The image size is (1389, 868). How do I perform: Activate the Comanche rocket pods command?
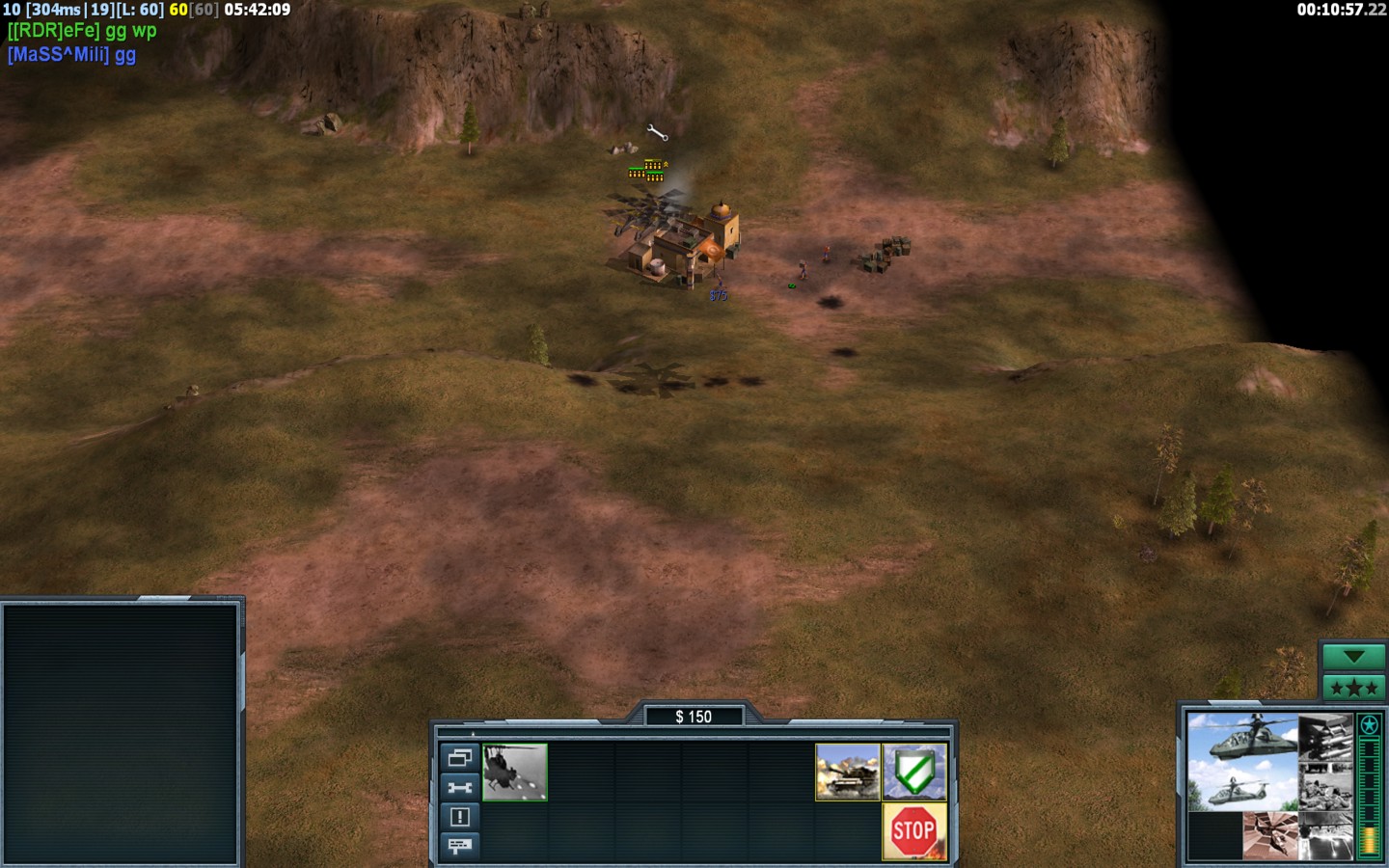click(x=515, y=772)
